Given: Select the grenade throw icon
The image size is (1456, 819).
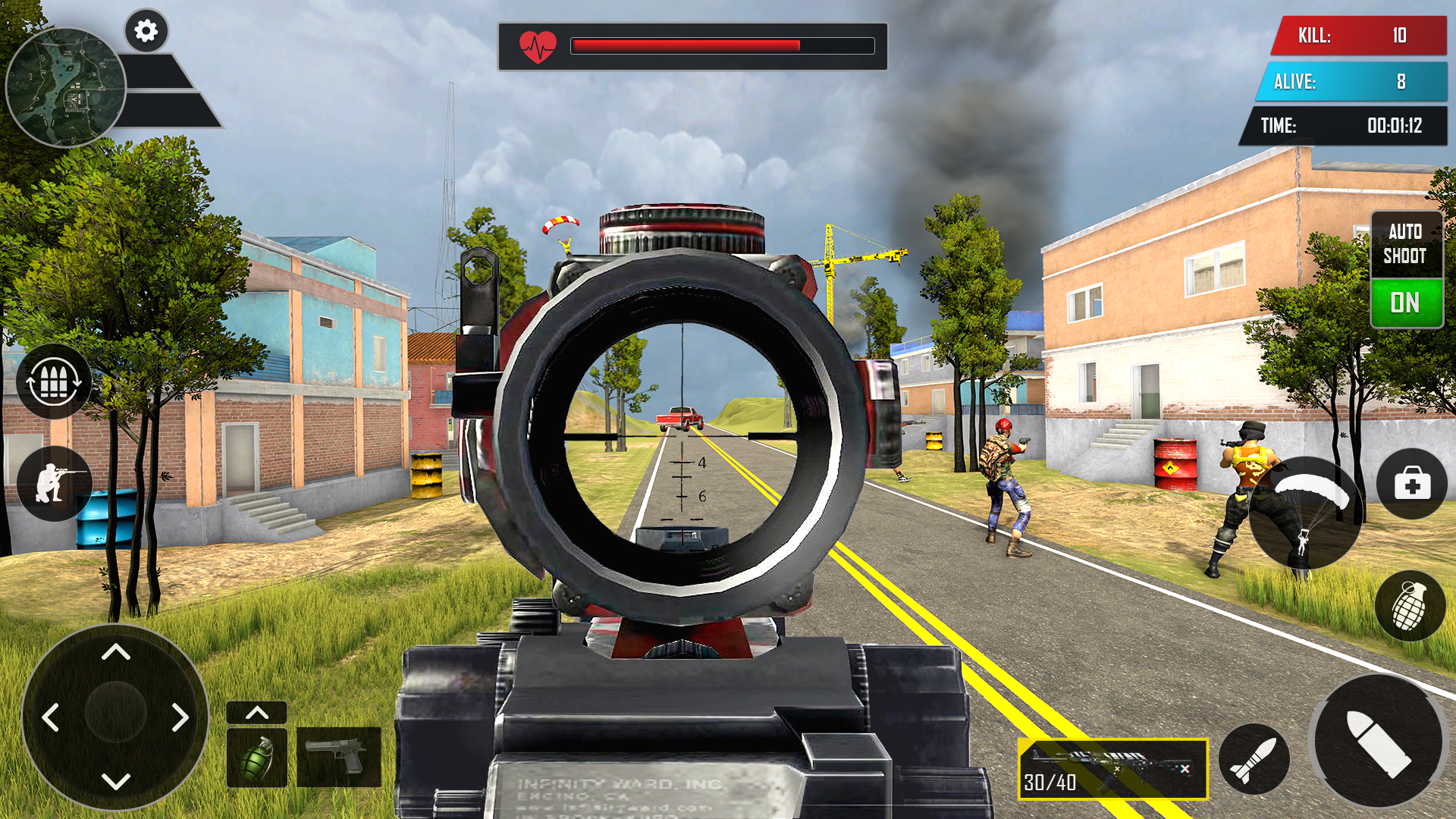Looking at the screenshot, I should [x=1408, y=607].
